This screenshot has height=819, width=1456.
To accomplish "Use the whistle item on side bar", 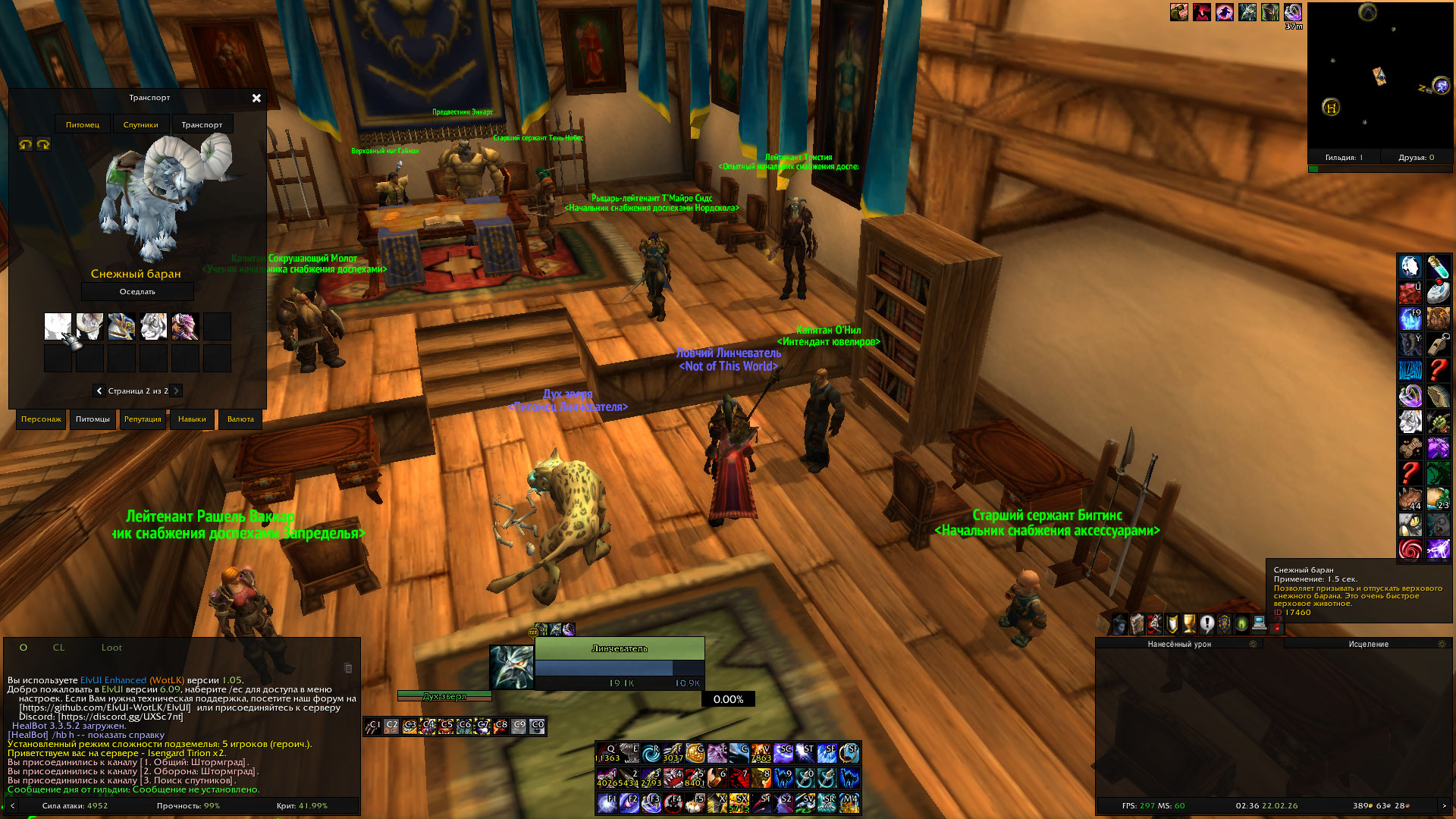I will 1438,344.
